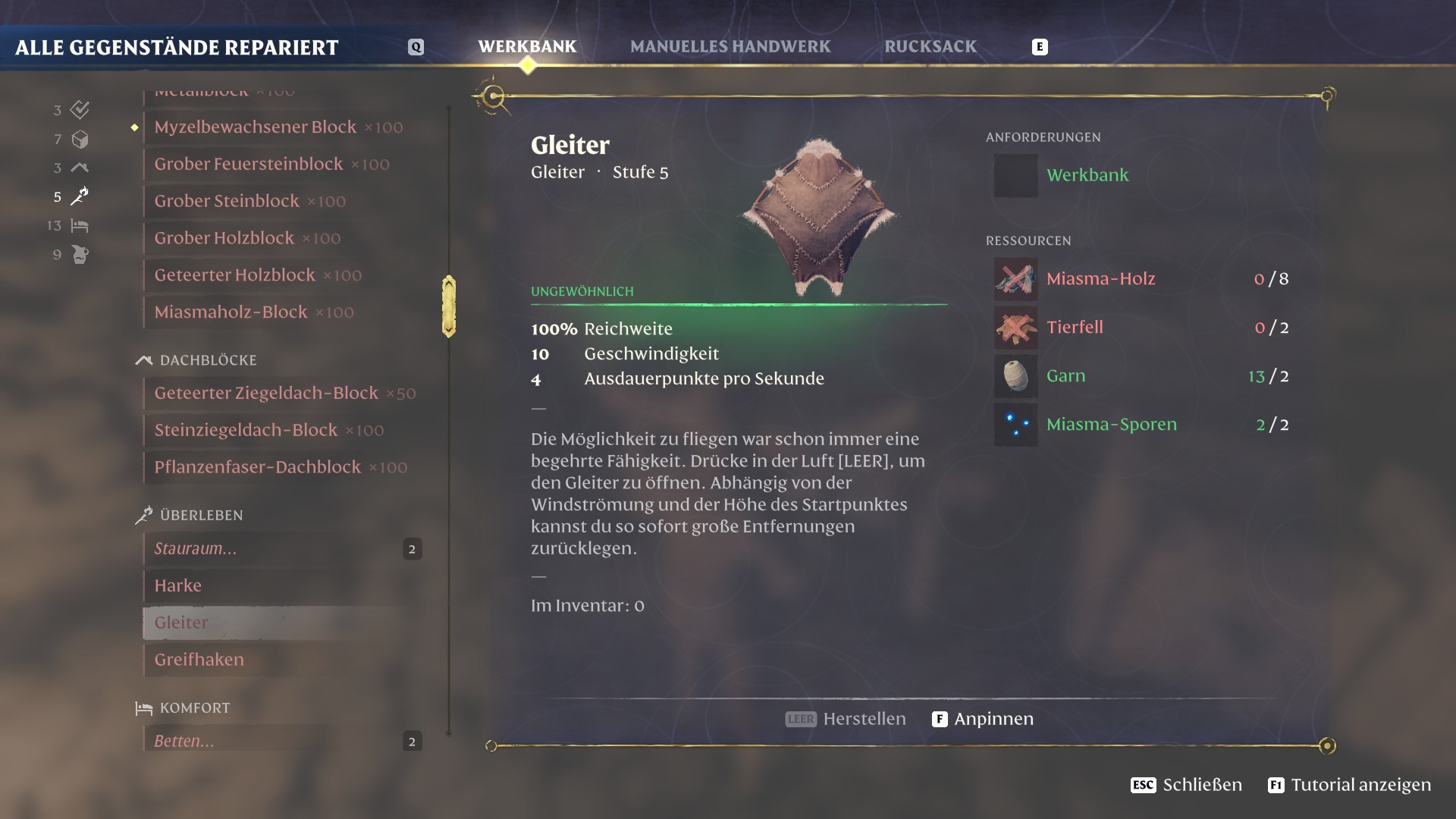
Task: Select the checkmark category icon in the left sidebar
Action: click(x=79, y=110)
